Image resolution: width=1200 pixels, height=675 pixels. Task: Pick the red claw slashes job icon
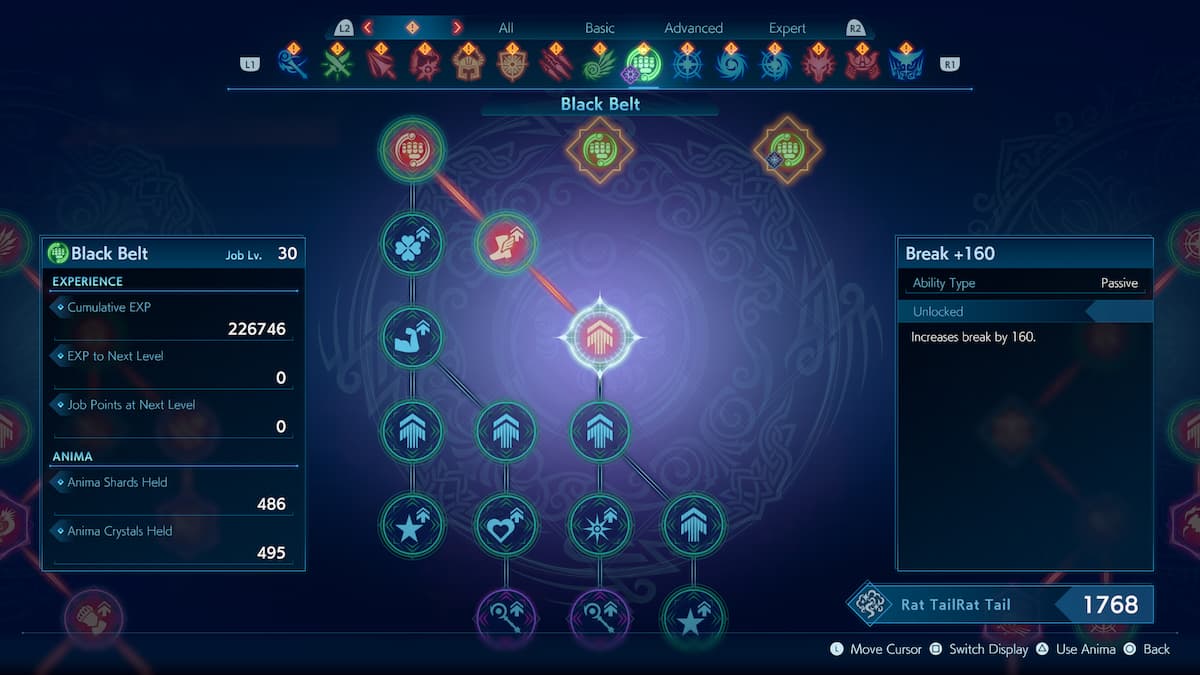(x=556, y=64)
